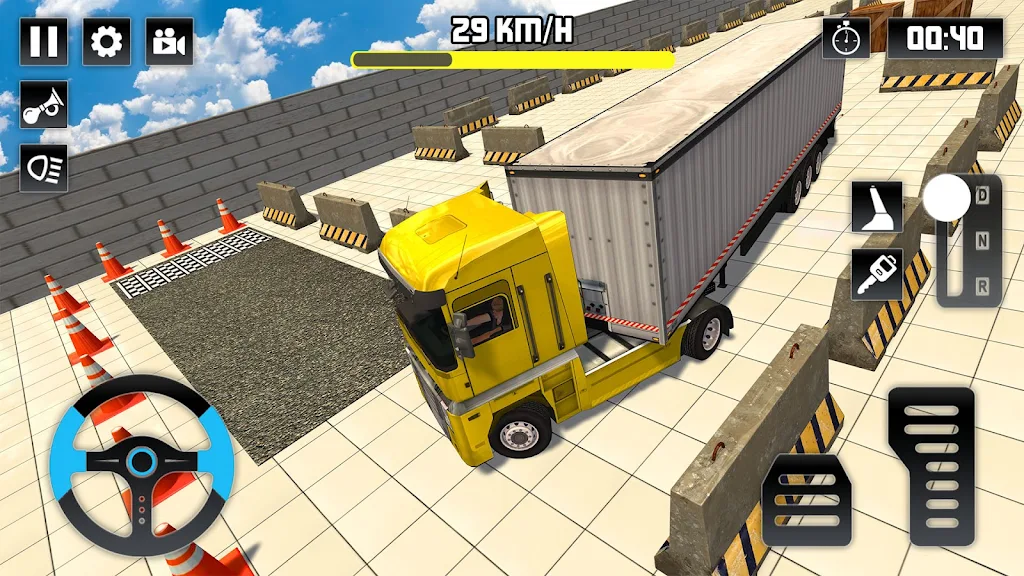Tap the brake pedal
This screenshot has width=1024, height=576.
click(x=806, y=500)
